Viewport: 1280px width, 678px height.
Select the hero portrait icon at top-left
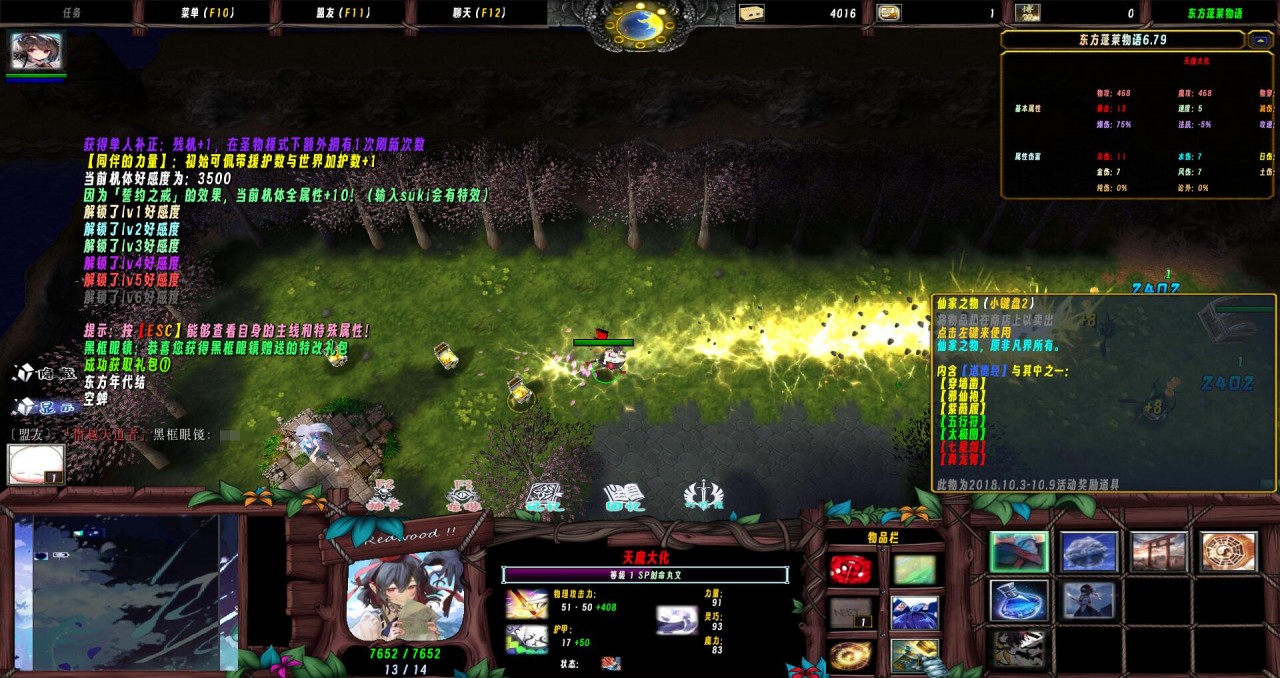click(x=36, y=51)
